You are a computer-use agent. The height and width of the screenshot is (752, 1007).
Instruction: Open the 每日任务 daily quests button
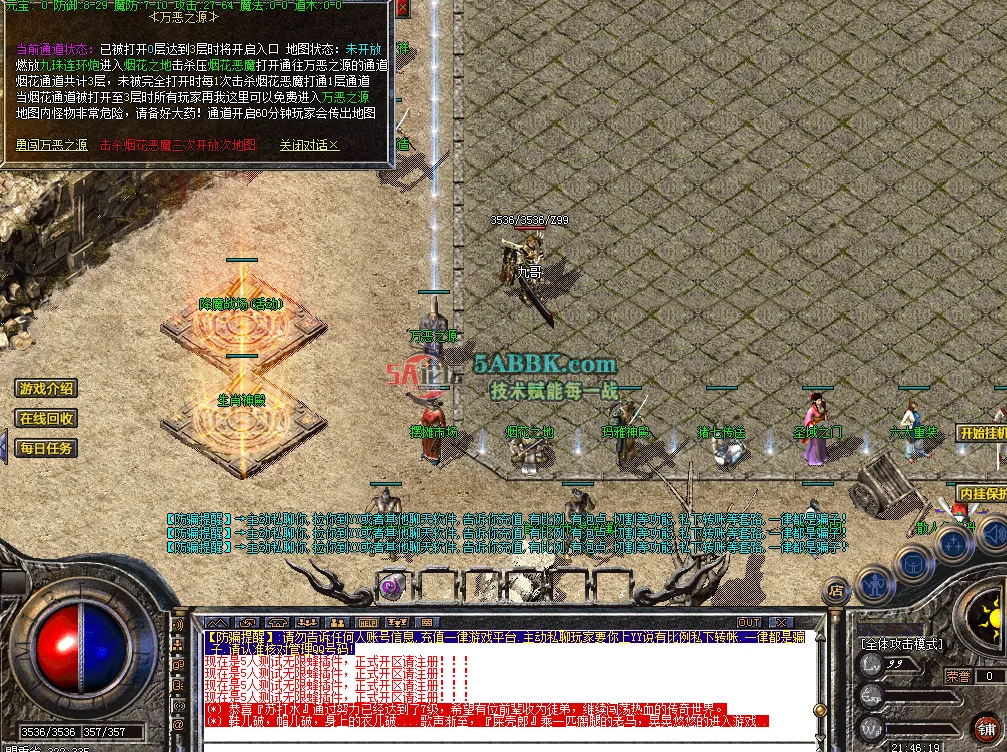pyautogui.click(x=46, y=449)
